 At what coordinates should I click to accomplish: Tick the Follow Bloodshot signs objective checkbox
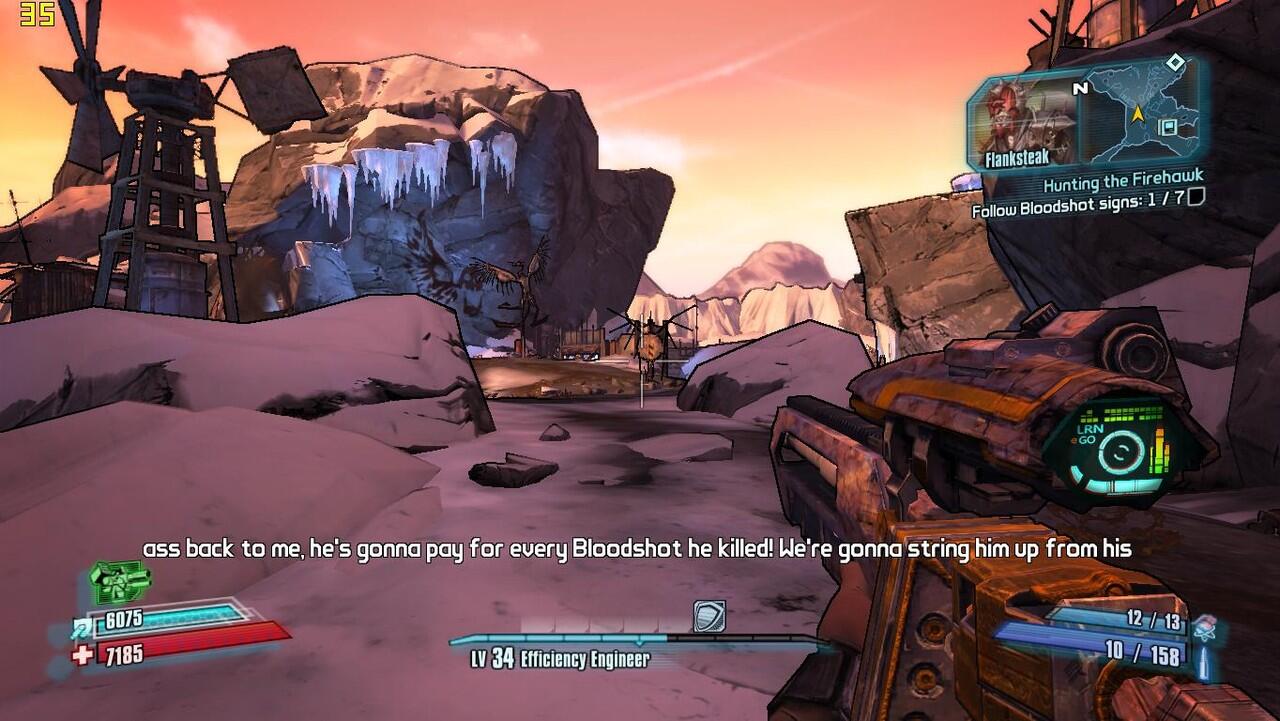(1196, 198)
